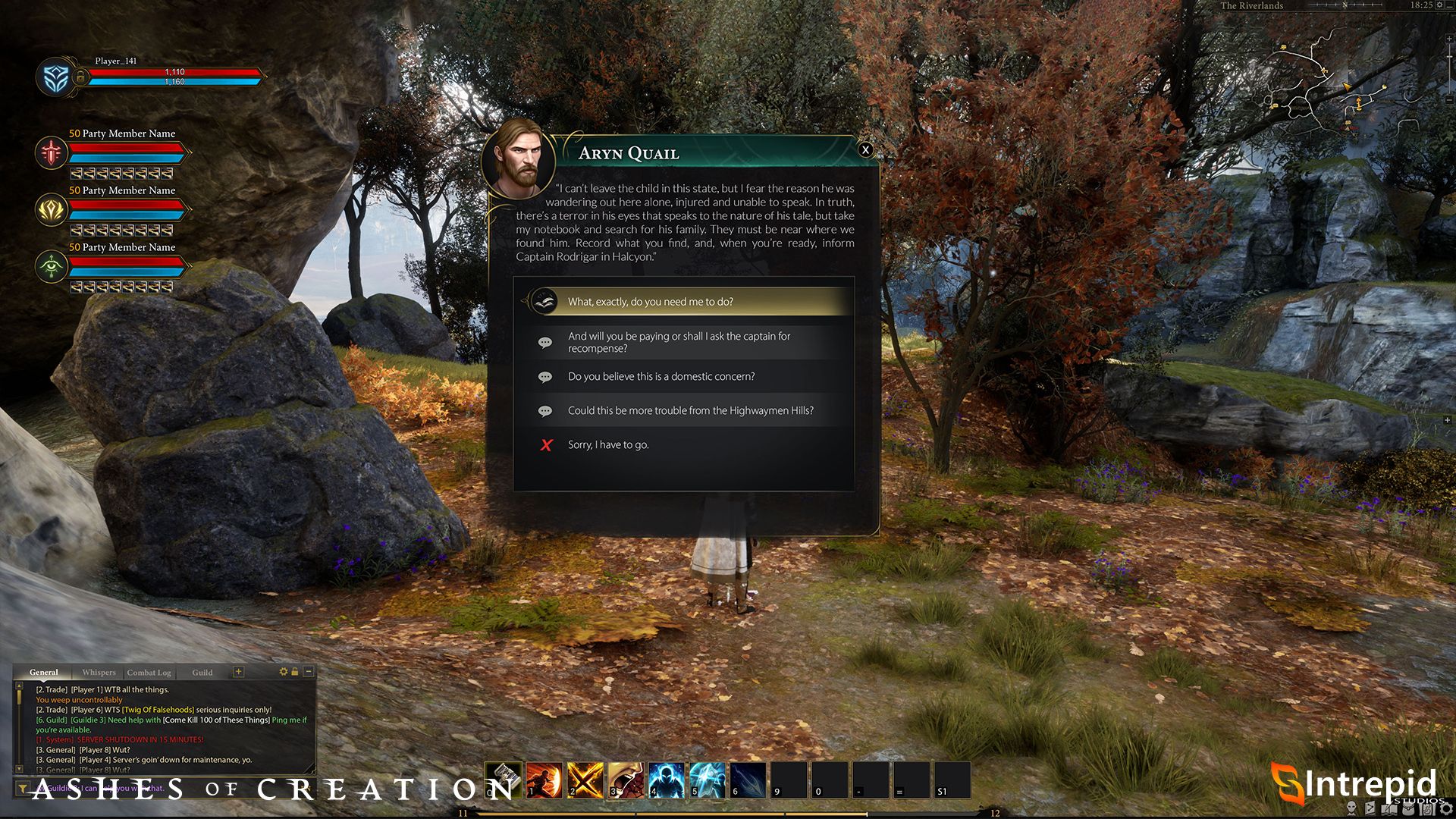The image size is (1456, 819).
Task: Select the General chat tab
Action: click(43, 673)
